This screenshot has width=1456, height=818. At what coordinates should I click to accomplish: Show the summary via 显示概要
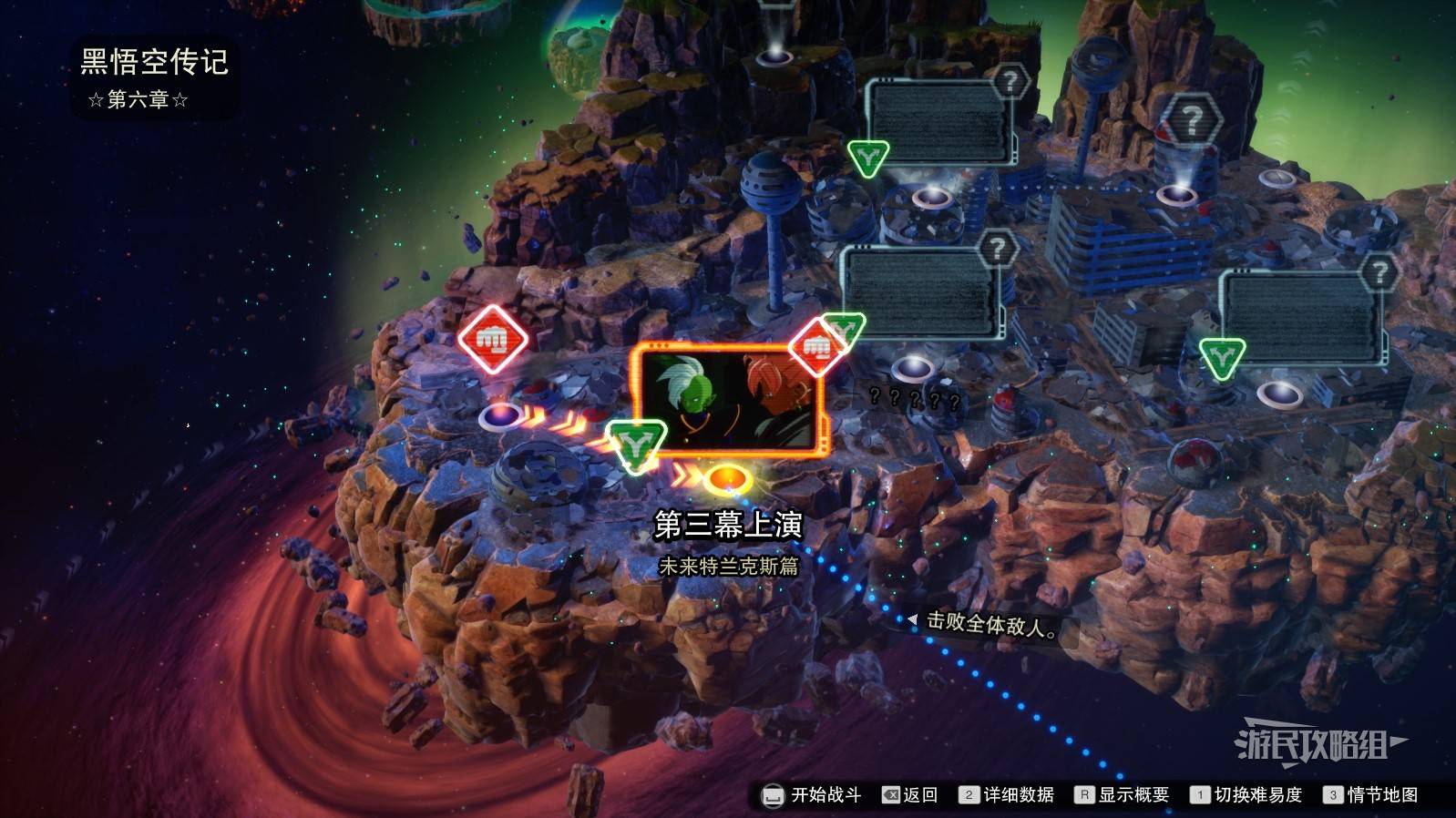click(x=1122, y=795)
